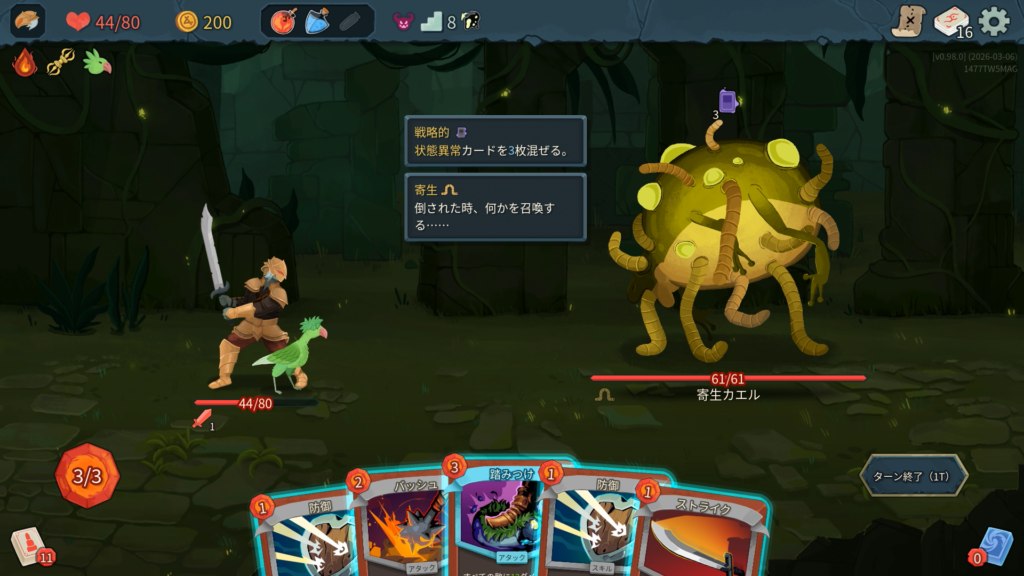Image resolution: width=1024 pixels, height=576 pixels.
Task: End the turn with ターン終了 button
Action: tap(913, 476)
